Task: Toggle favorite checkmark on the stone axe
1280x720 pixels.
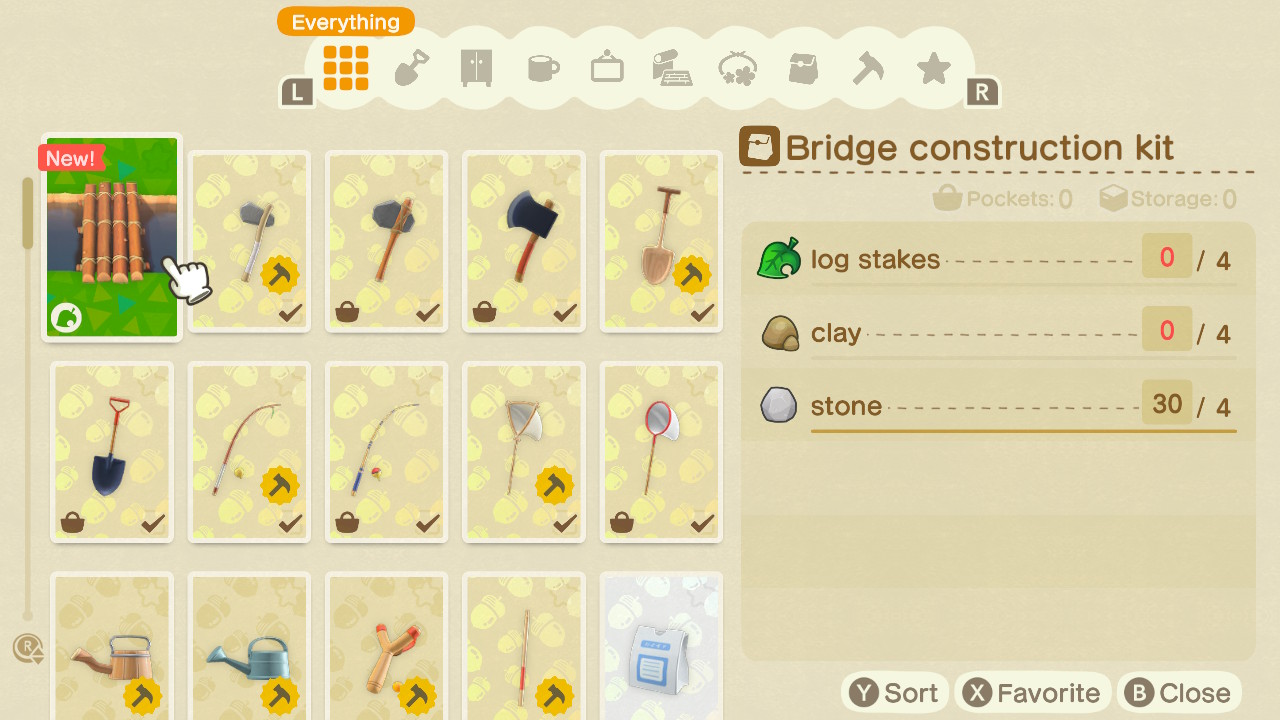Action: click(x=427, y=312)
